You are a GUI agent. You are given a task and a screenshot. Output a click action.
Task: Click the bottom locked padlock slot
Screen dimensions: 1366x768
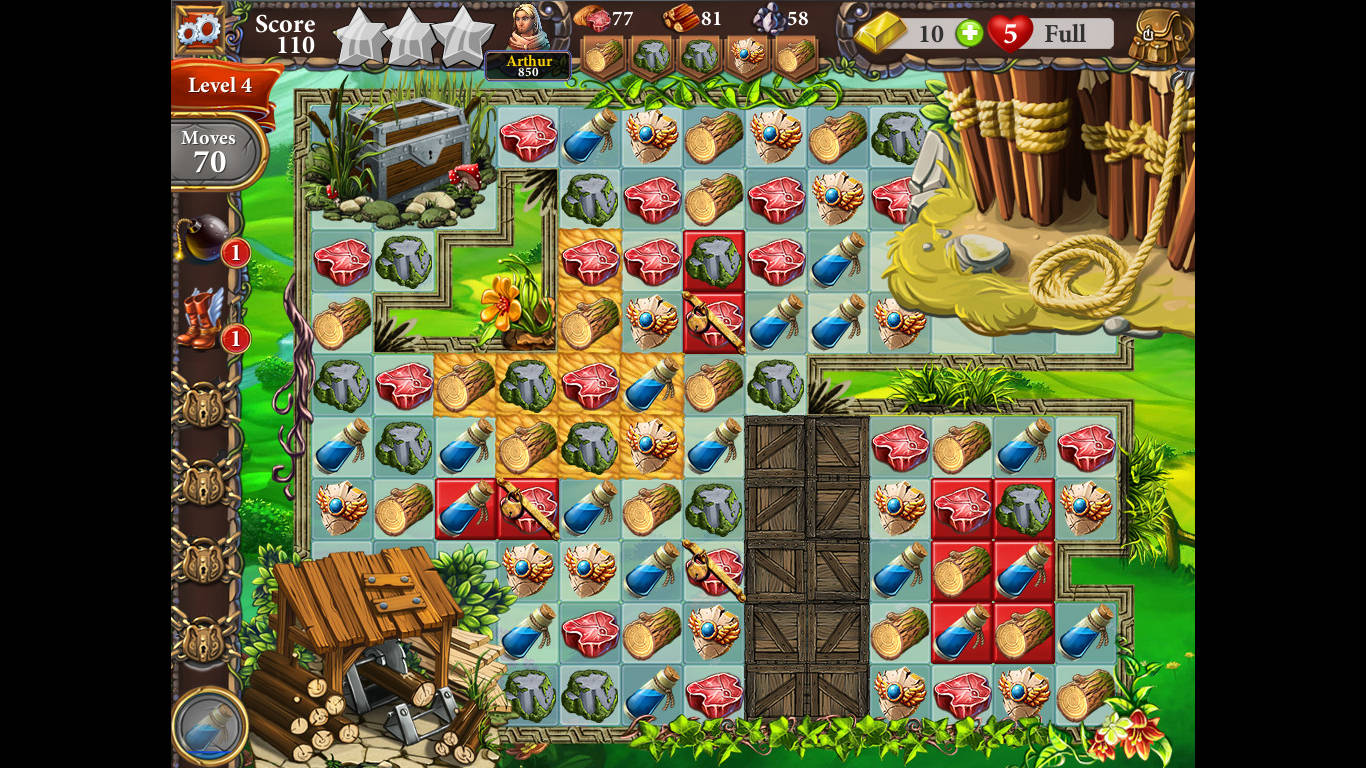[206, 635]
